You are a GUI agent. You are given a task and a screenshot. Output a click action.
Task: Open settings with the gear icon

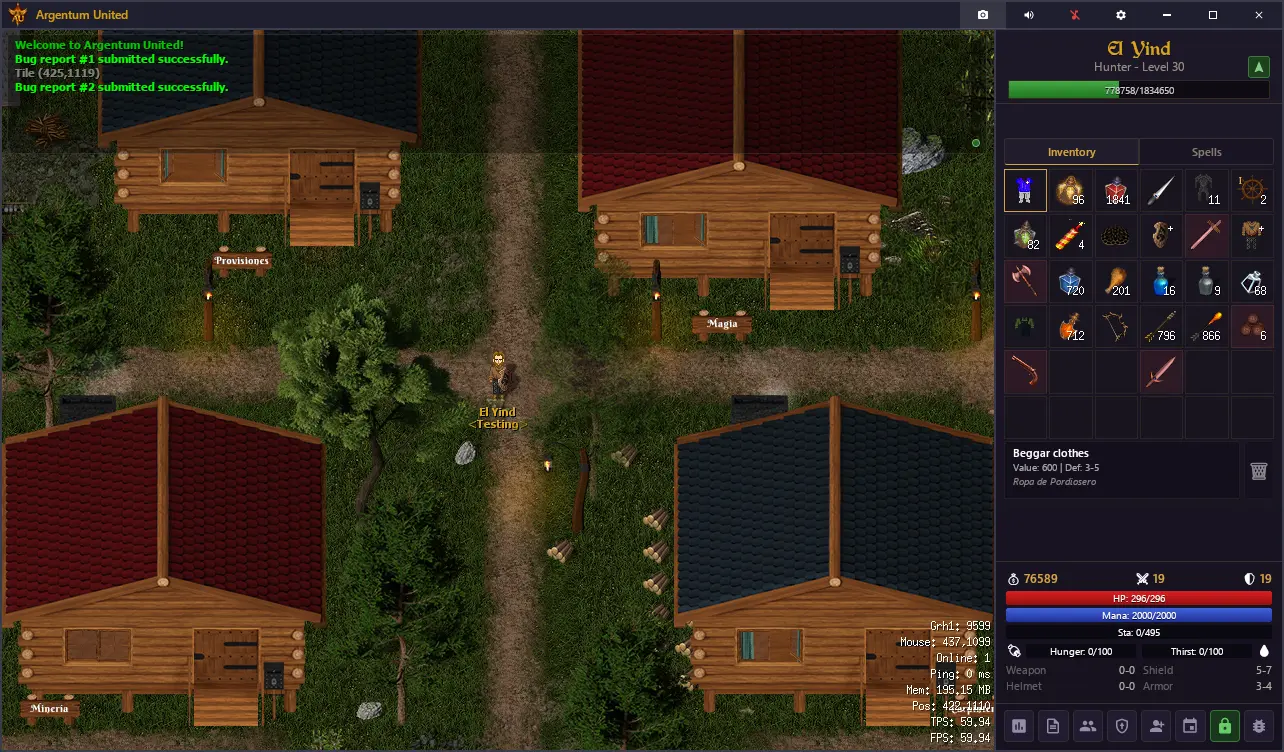coord(1121,15)
